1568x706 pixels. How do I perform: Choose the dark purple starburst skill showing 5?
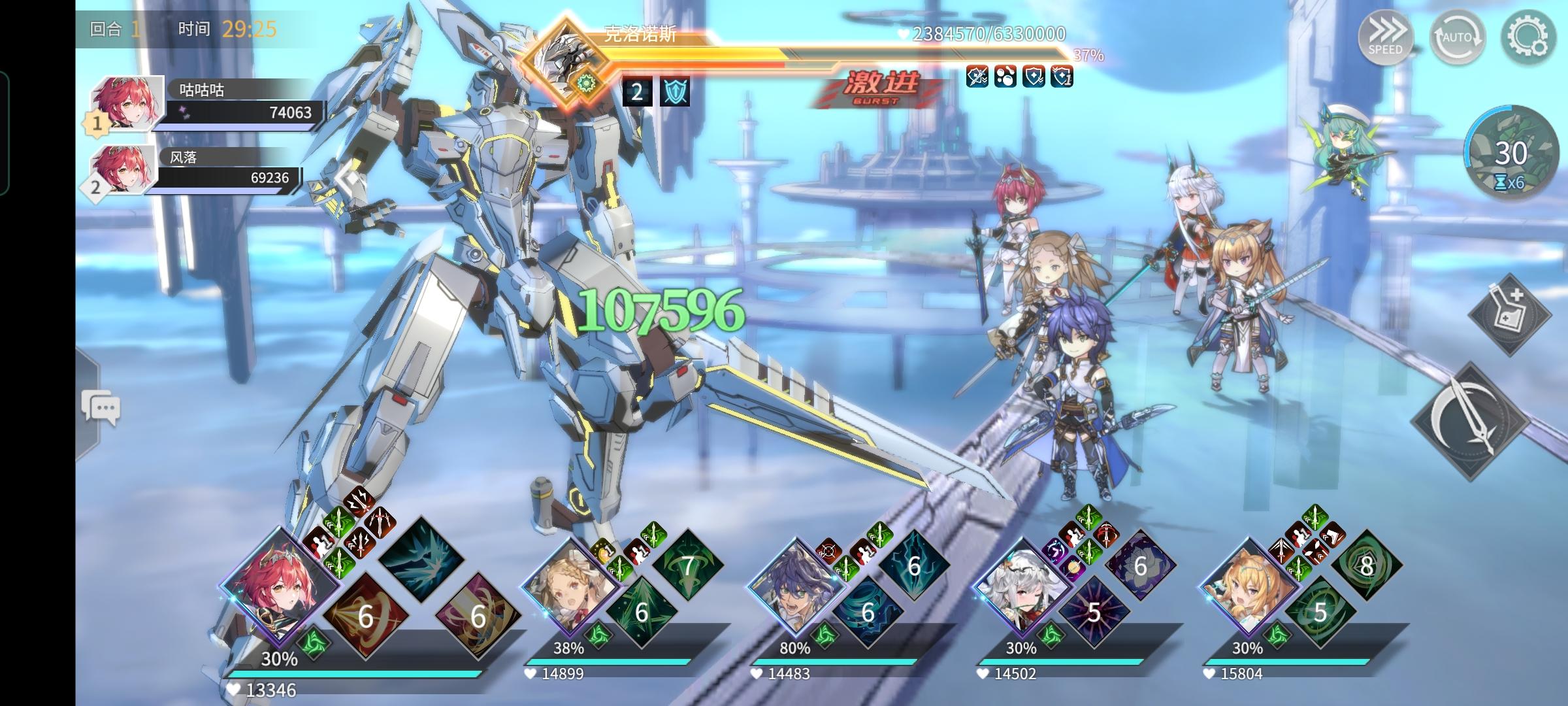click(1093, 613)
